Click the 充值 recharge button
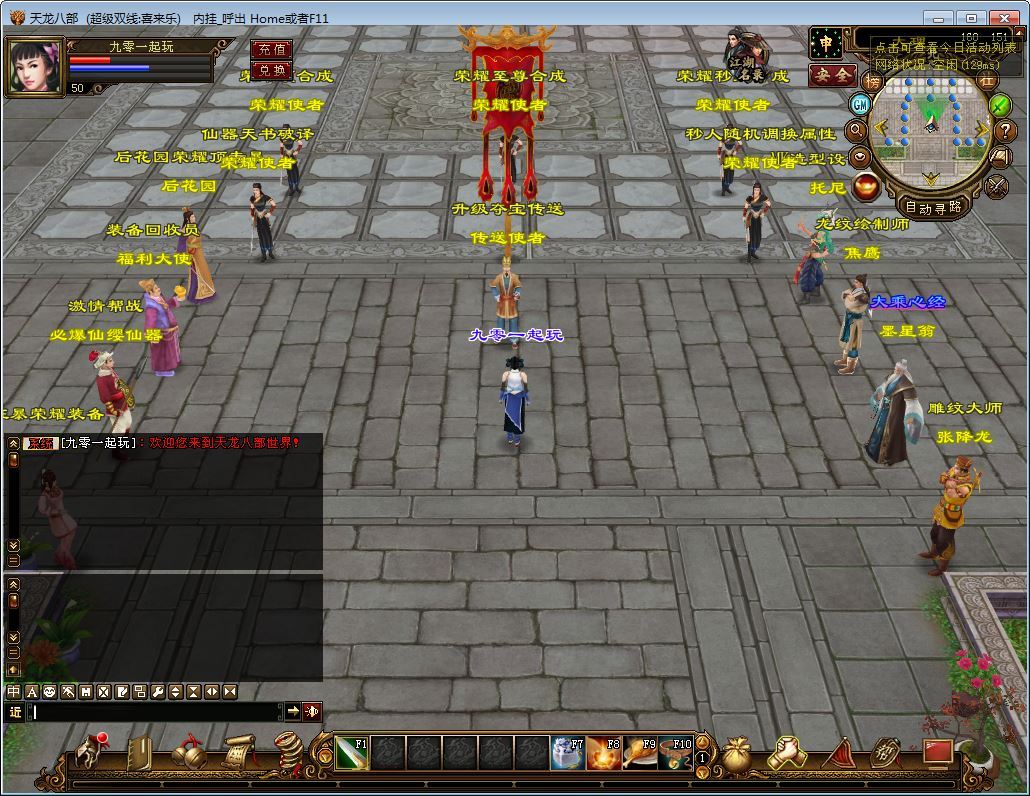Viewport: 1030px width, 796px height. click(x=270, y=49)
